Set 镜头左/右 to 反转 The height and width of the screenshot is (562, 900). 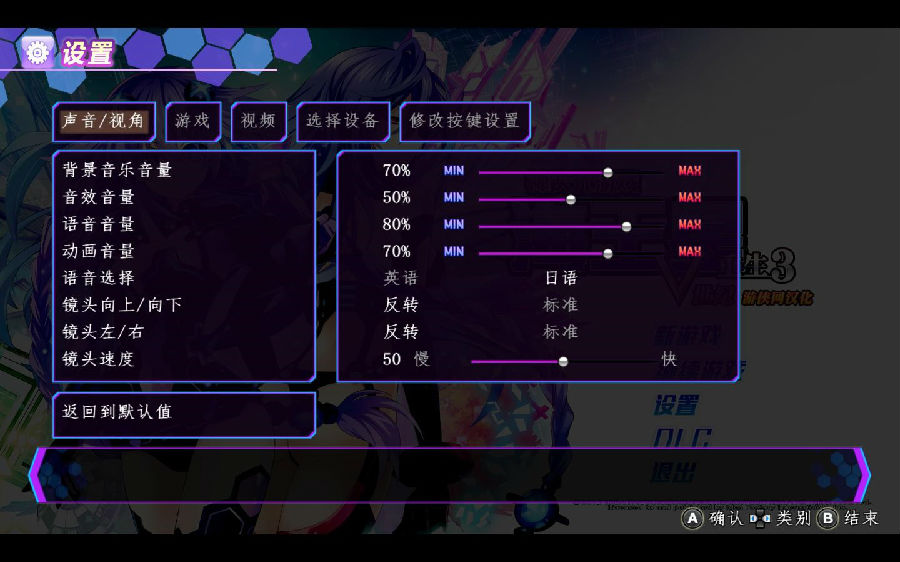pyautogui.click(x=400, y=332)
